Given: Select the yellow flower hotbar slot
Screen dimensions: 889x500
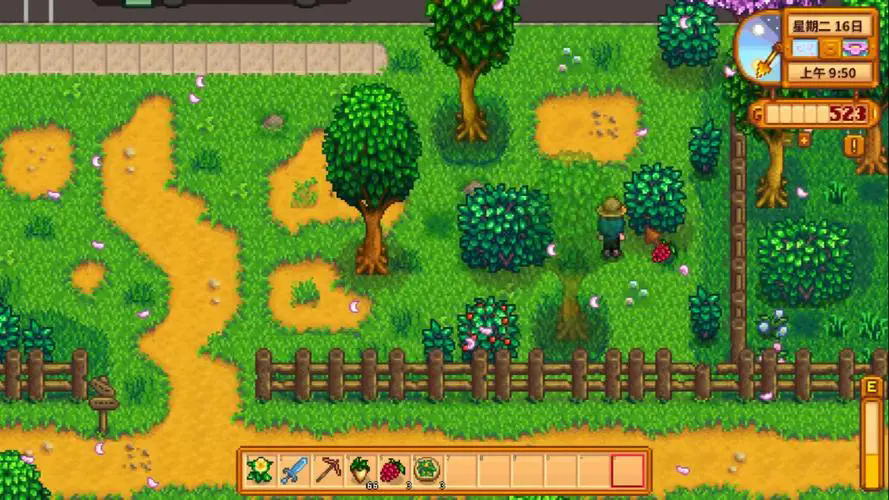Looking at the screenshot, I should coord(260,469).
